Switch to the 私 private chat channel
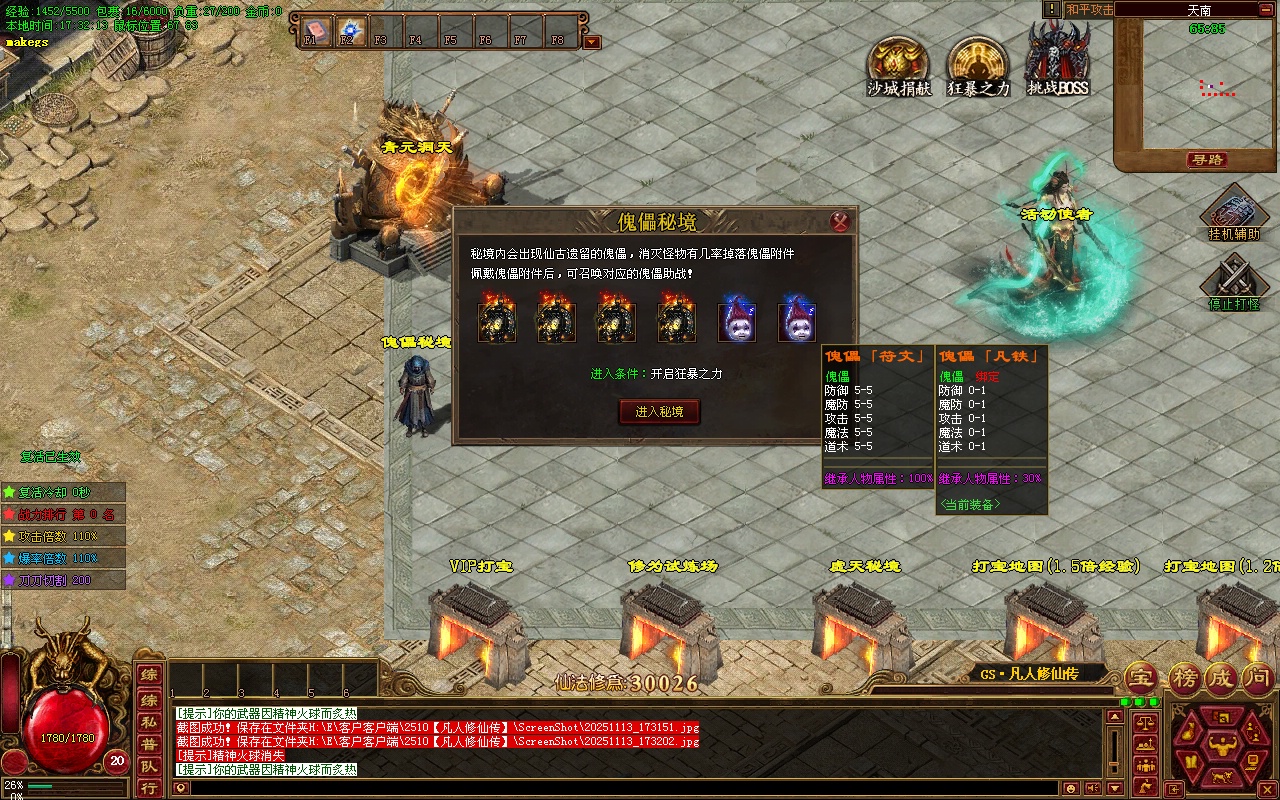 pyautogui.click(x=148, y=721)
